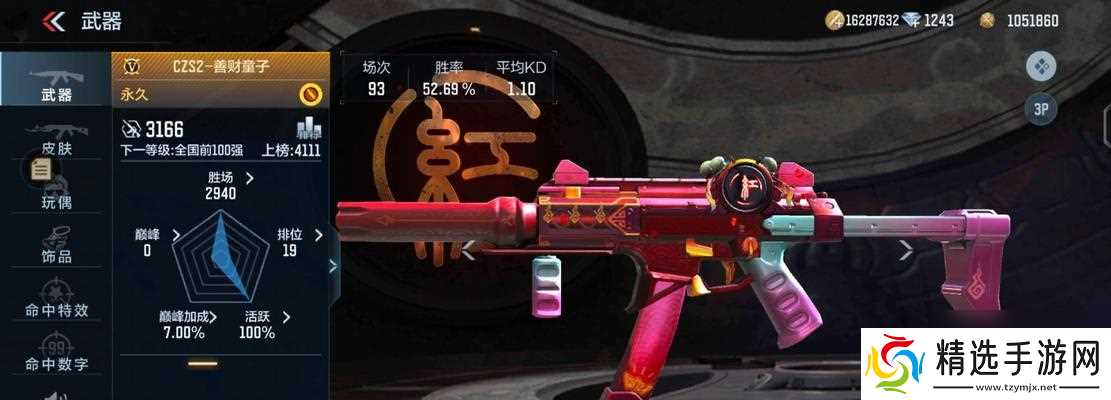Open the 饰品 (Accessories) tab

click(56, 247)
